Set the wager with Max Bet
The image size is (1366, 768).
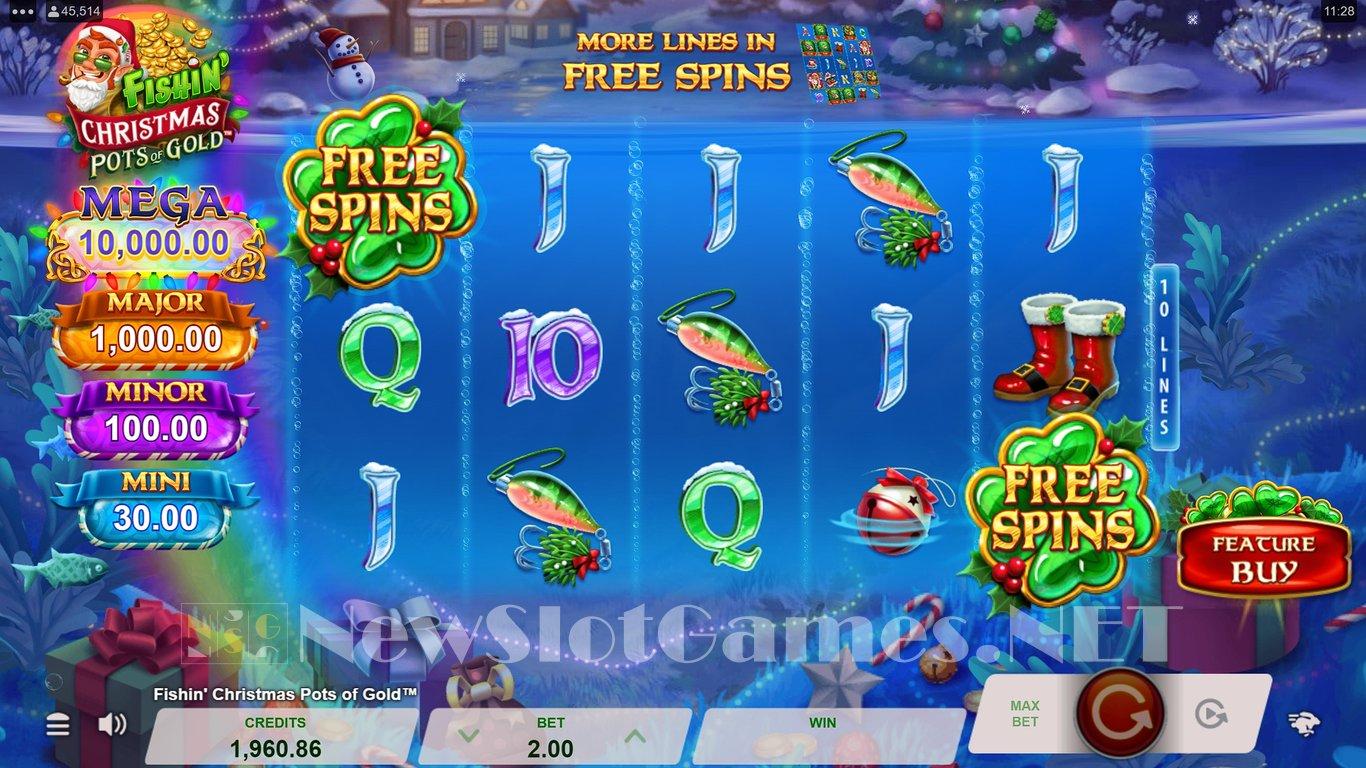pos(1025,713)
